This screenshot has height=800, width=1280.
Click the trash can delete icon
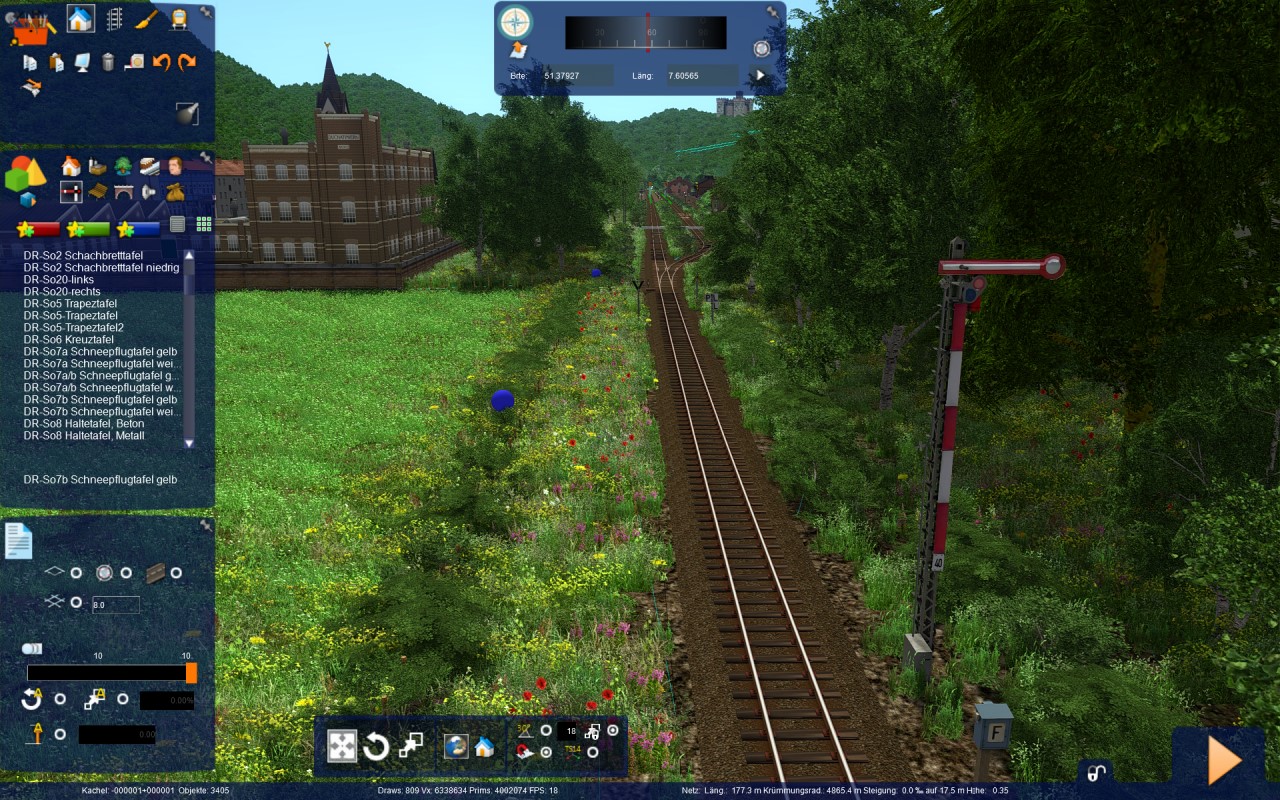(108, 62)
